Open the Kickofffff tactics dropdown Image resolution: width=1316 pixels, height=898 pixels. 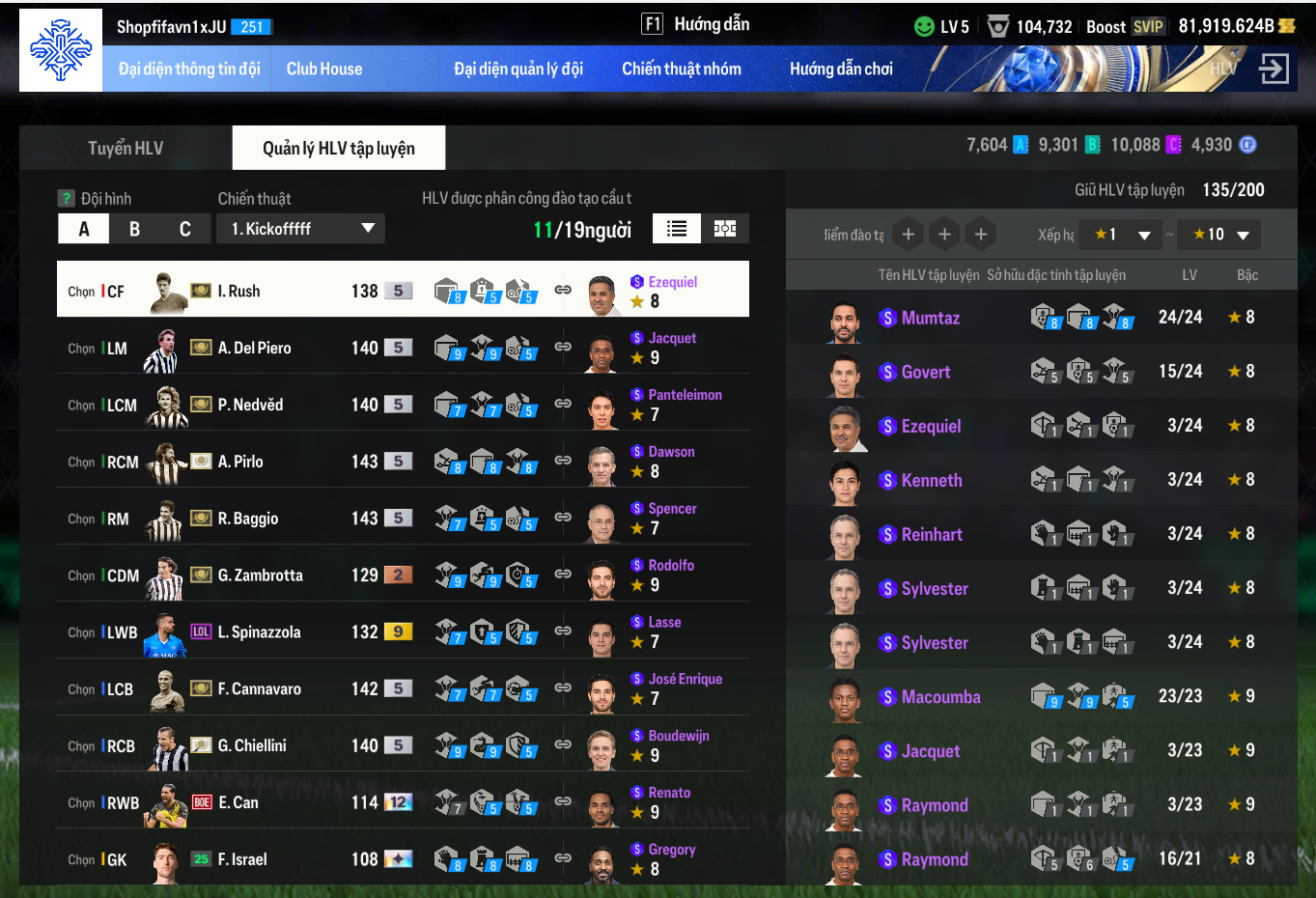pyautogui.click(x=301, y=229)
